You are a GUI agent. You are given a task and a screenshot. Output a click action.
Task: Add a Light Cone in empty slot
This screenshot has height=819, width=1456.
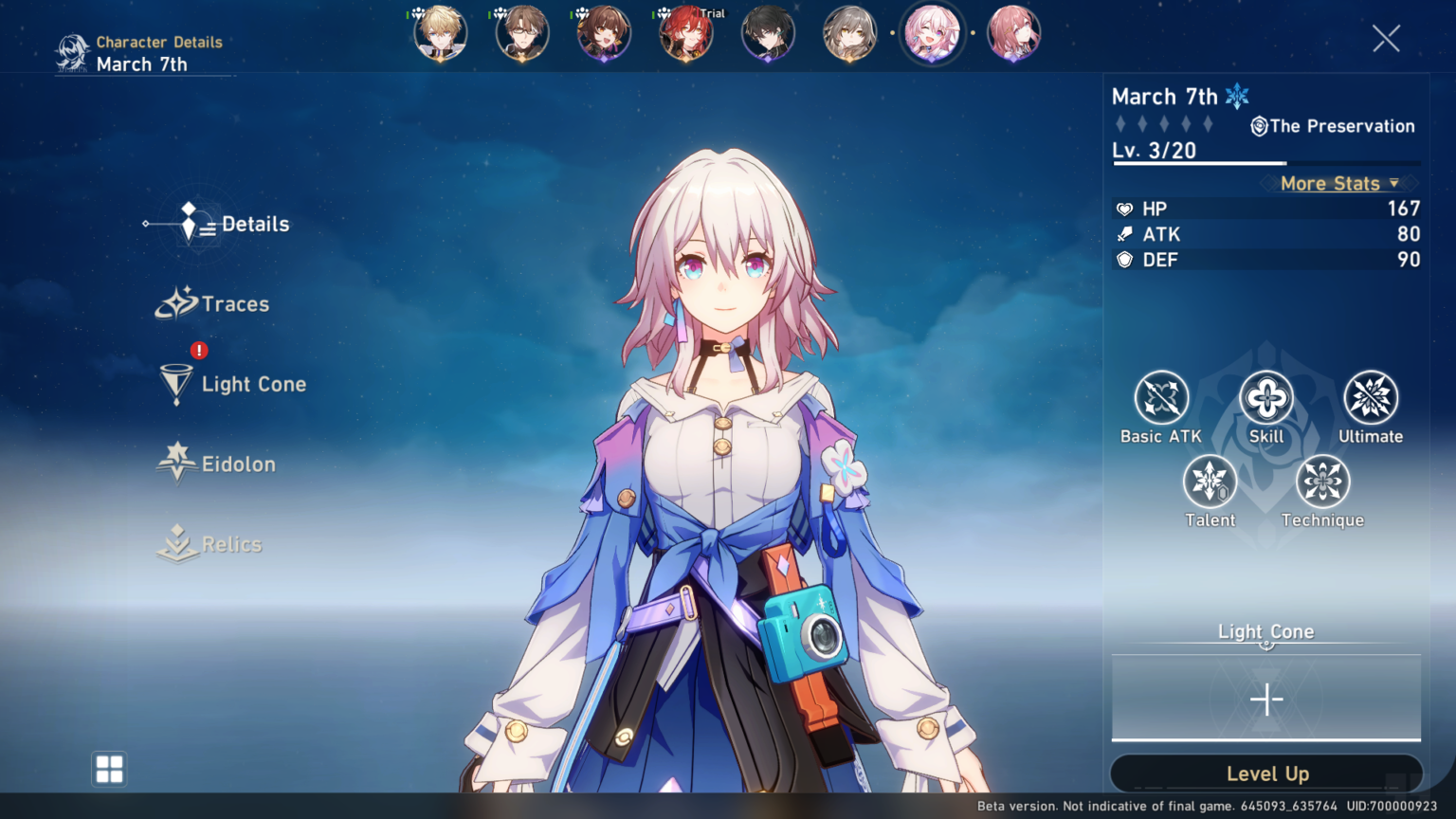(x=1266, y=700)
